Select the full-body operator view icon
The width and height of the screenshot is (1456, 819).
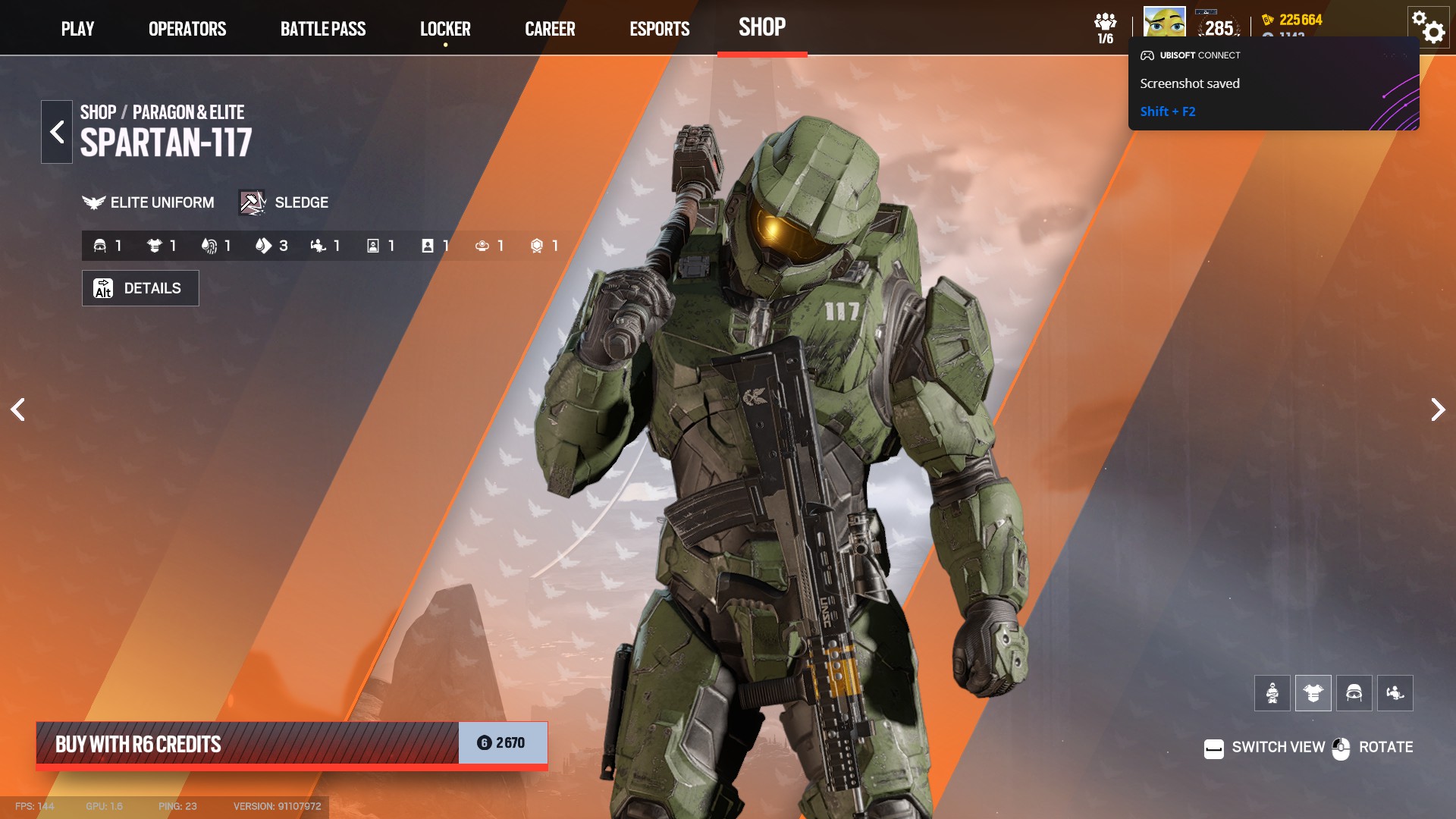click(x=1272, y=692)
